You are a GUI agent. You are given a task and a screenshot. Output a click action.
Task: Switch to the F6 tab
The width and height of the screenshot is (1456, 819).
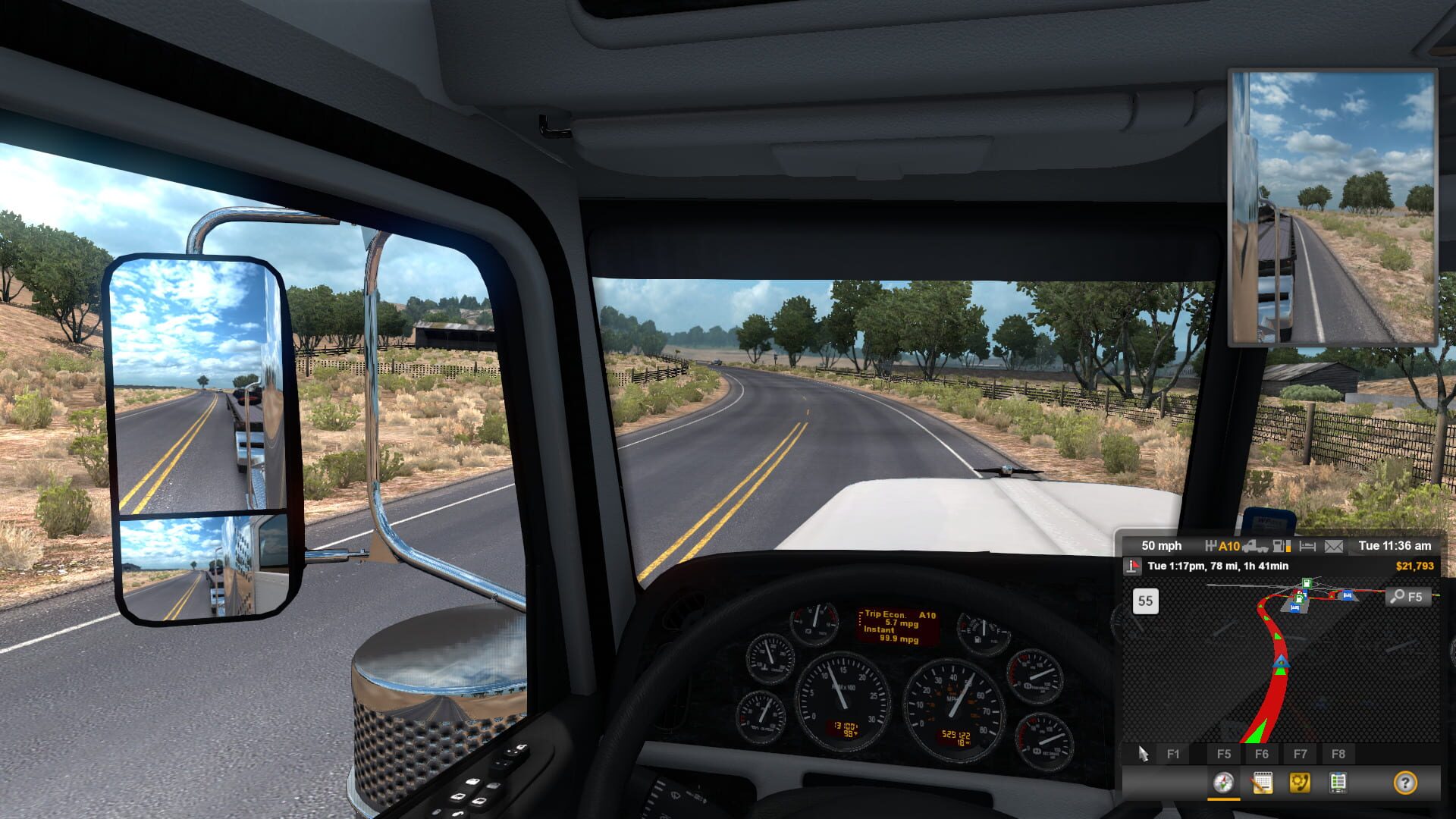[1263, 754]
